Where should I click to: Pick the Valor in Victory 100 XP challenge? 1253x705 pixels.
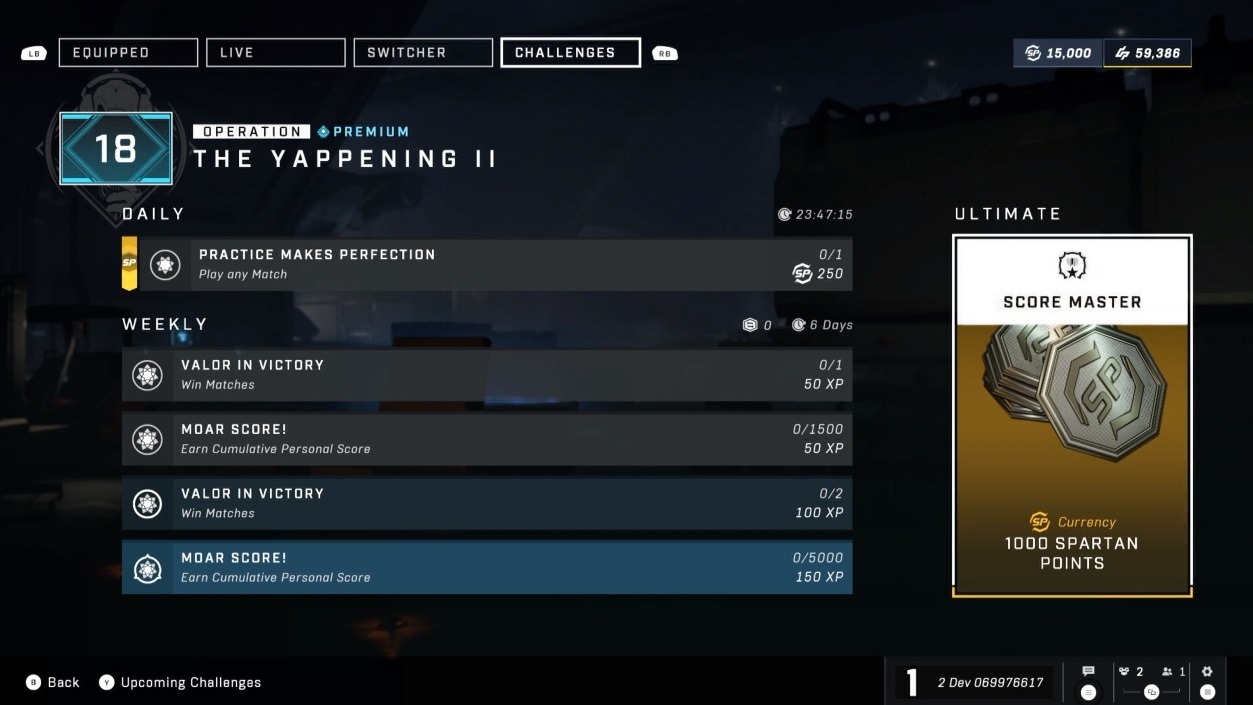click(487, 503)
